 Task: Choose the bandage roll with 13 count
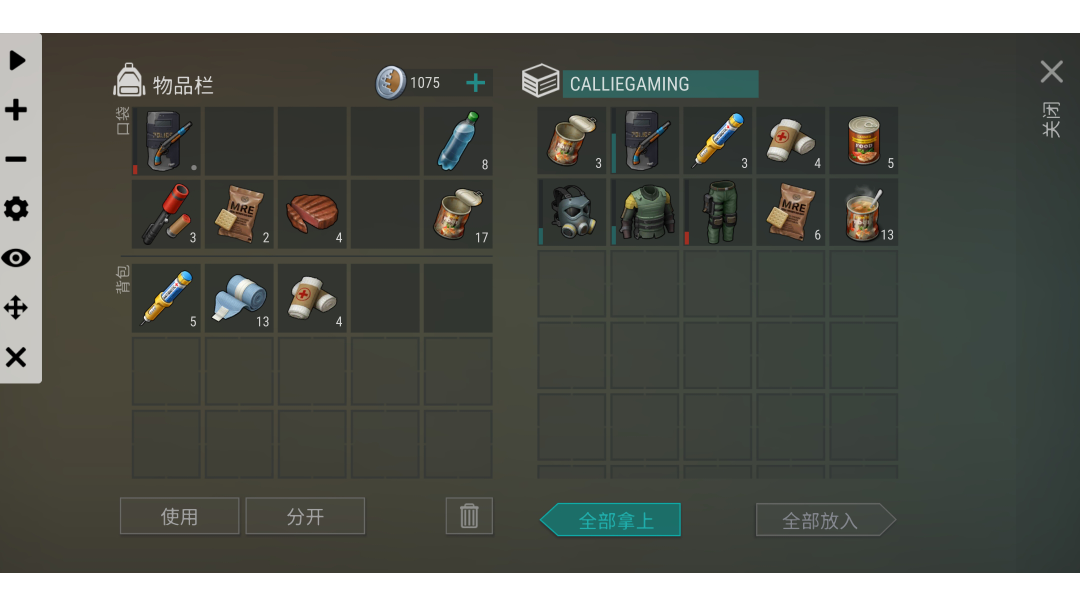point(239,298)
